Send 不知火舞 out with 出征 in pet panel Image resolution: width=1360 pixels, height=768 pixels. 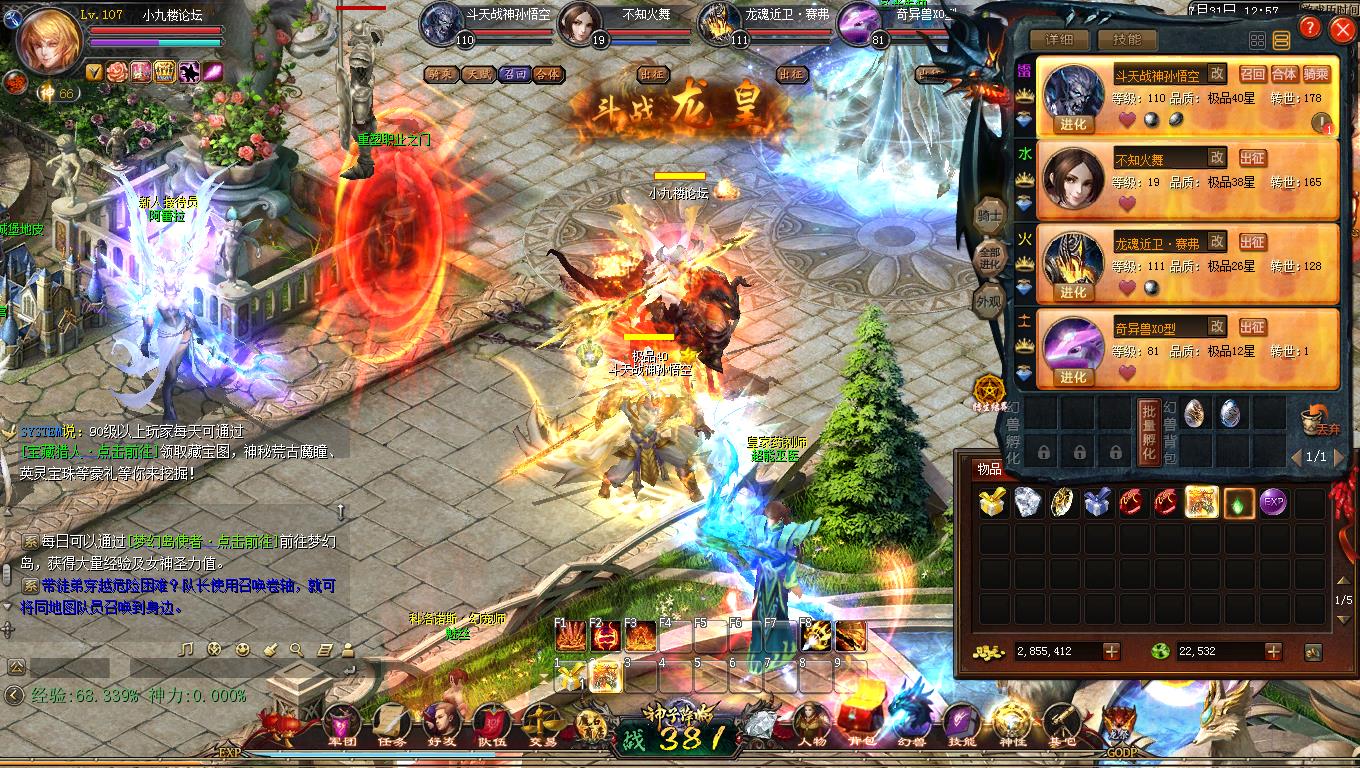pyautogui.click(x=1252, y=158)
